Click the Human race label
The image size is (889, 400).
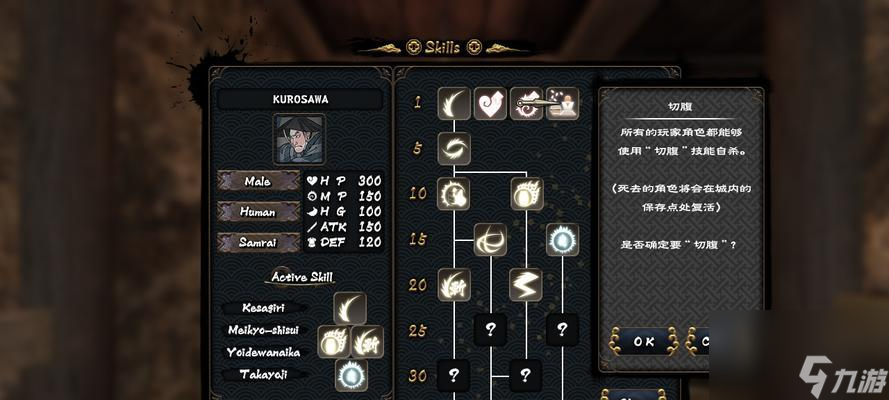point(258,212)
